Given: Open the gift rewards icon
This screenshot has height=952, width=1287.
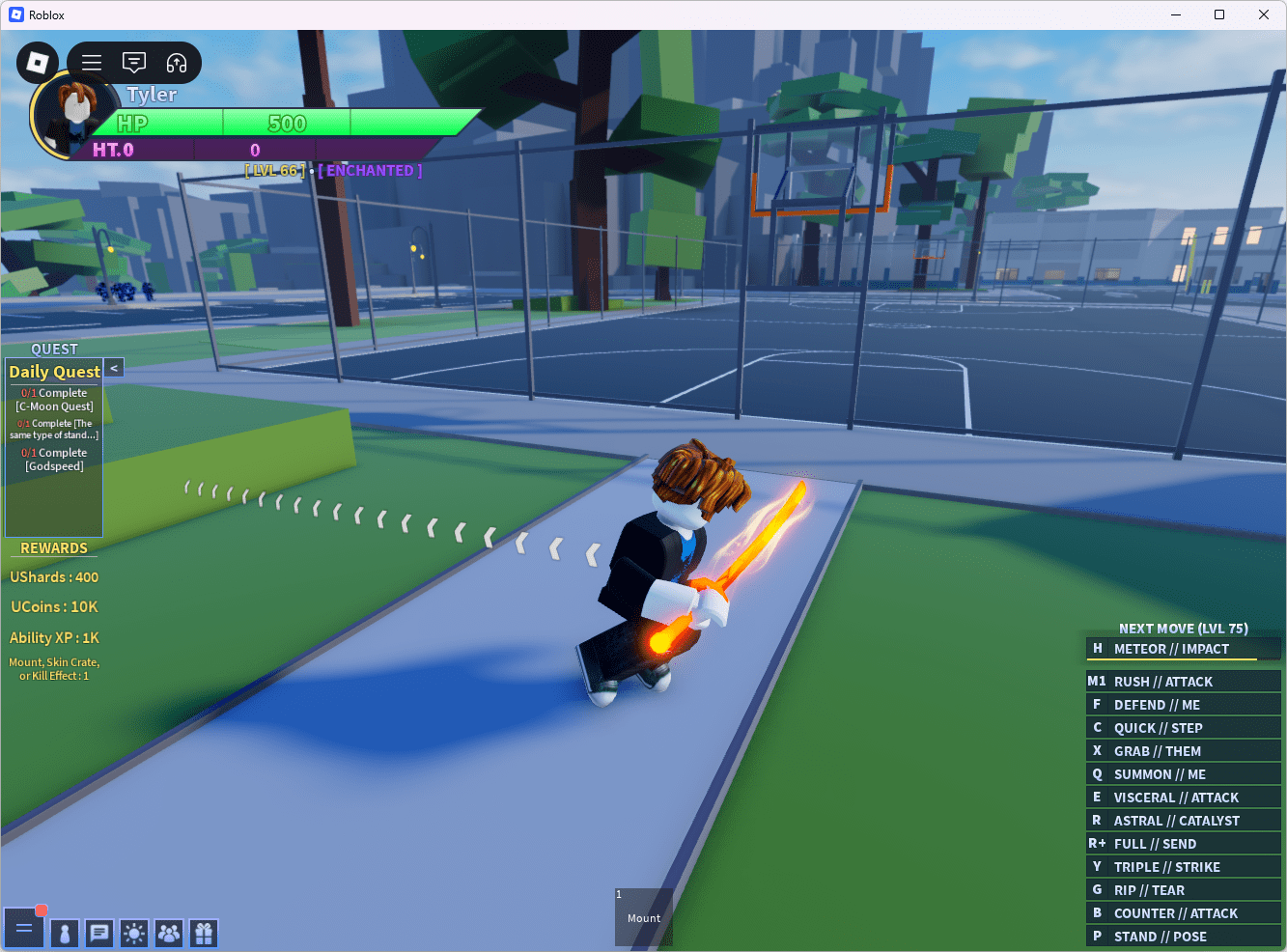Looking at the screenshot, I should tap(203, 933).
